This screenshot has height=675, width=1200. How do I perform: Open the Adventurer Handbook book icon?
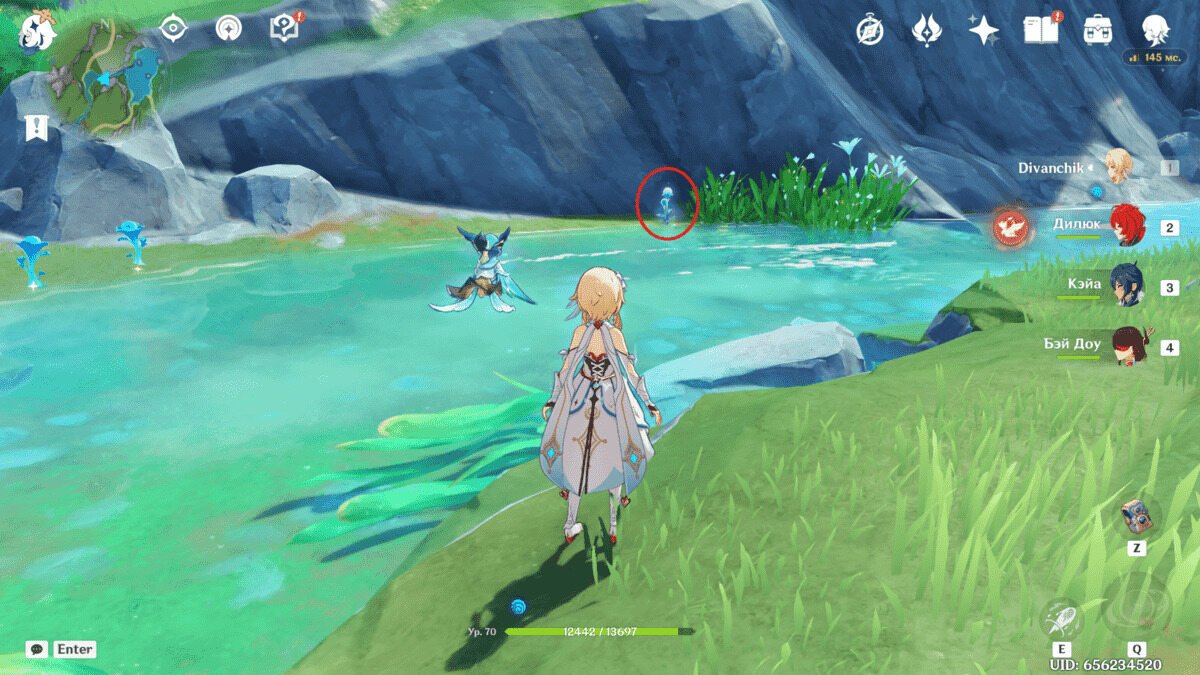(x=1040, y=30)
